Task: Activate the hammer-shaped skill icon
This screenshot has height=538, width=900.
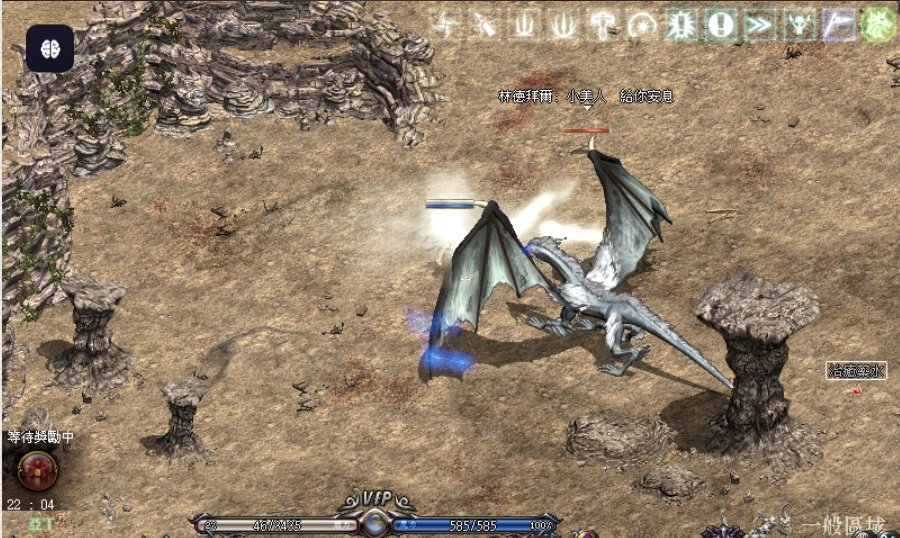Action: pyautogui.click(x=602, y=25)
